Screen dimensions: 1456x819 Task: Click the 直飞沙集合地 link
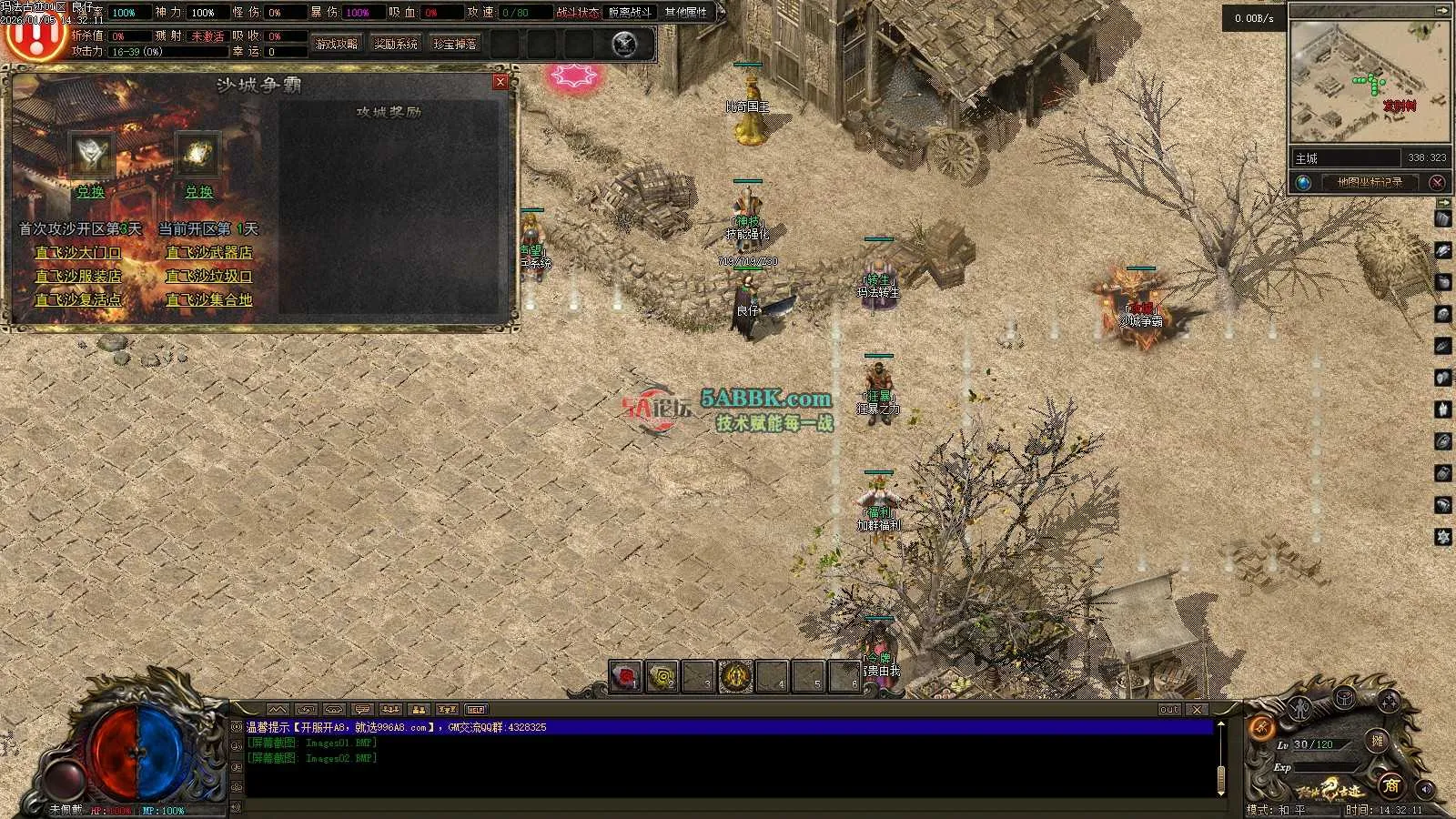208,299
